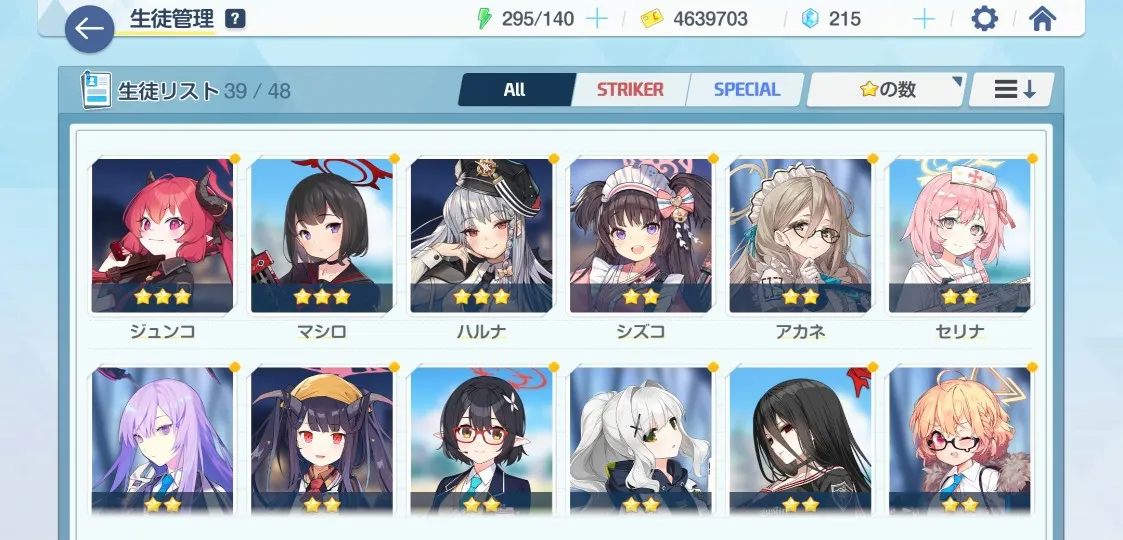Go back using the arrow button

[x=90, y=29]
